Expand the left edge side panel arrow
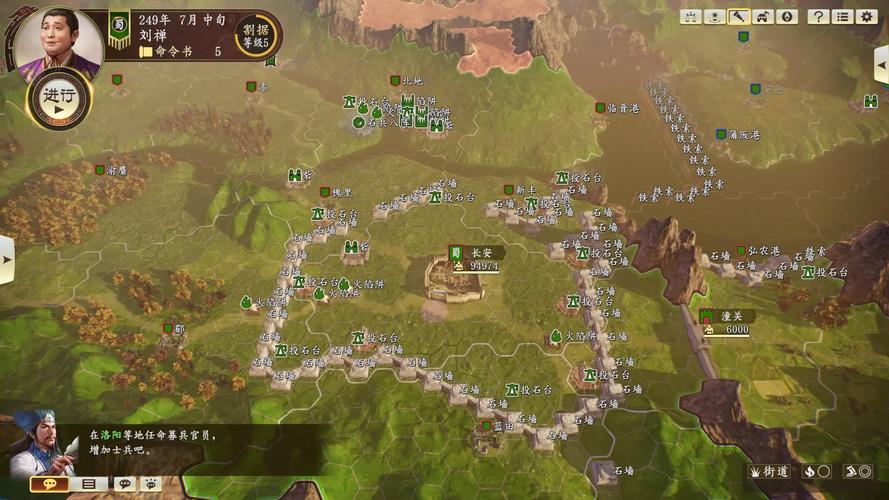Image resolution: width=889 pixels, height=500 pixels. pos(6,259)
